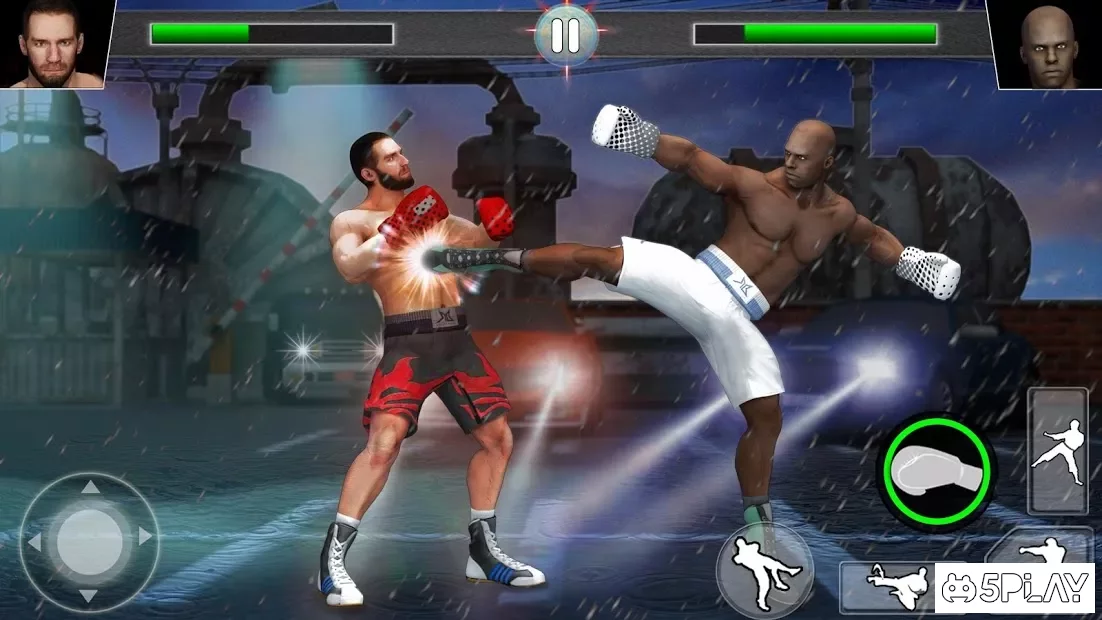Tap the virtual joystick's up arrow
Viewport: 1102px width, 620px height.
[89, 488]
